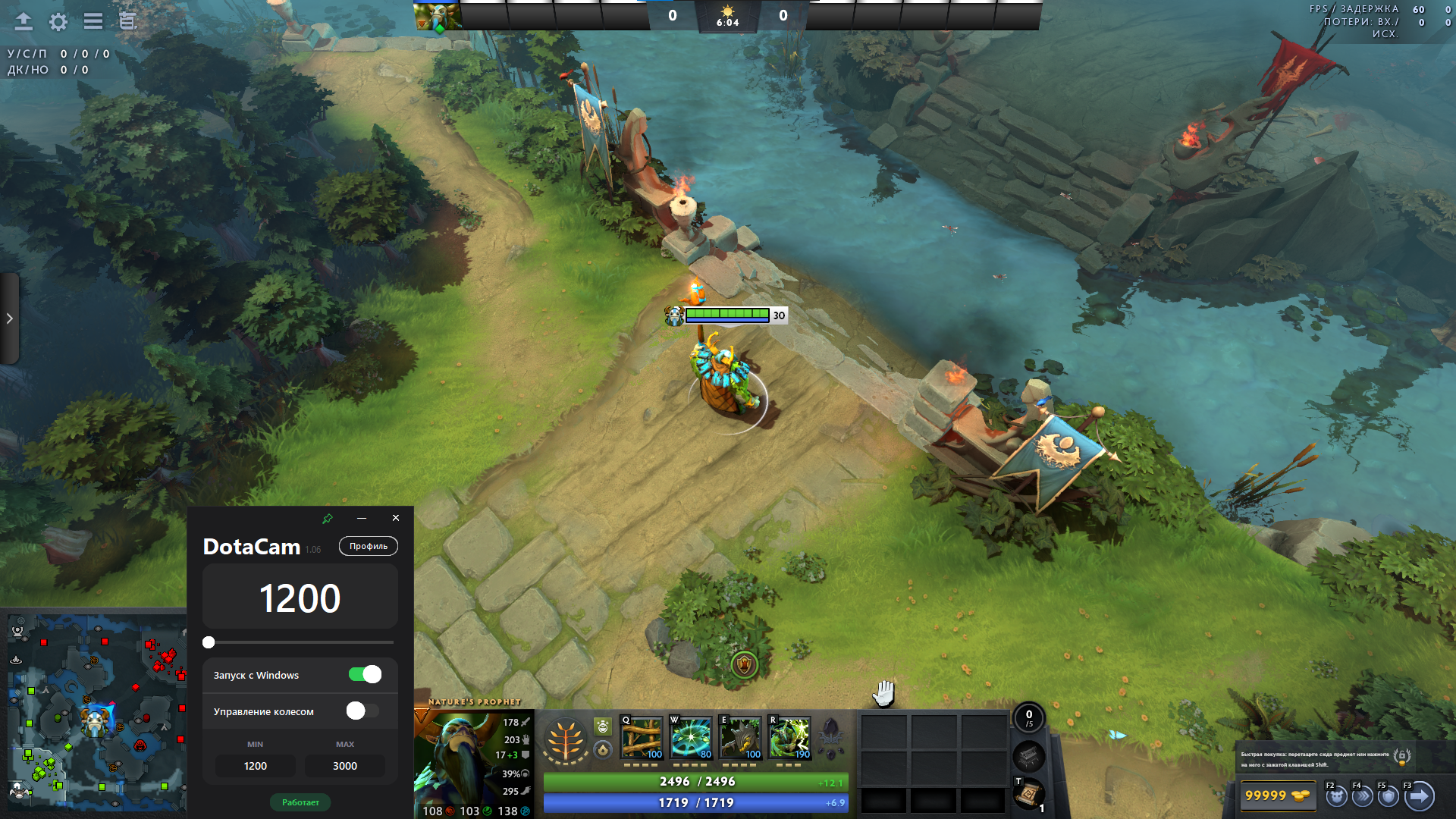Viewport: 1456px width, 819px height.
Task: Open the DotaCam Профиль button
Action: [x=369, y=546]
